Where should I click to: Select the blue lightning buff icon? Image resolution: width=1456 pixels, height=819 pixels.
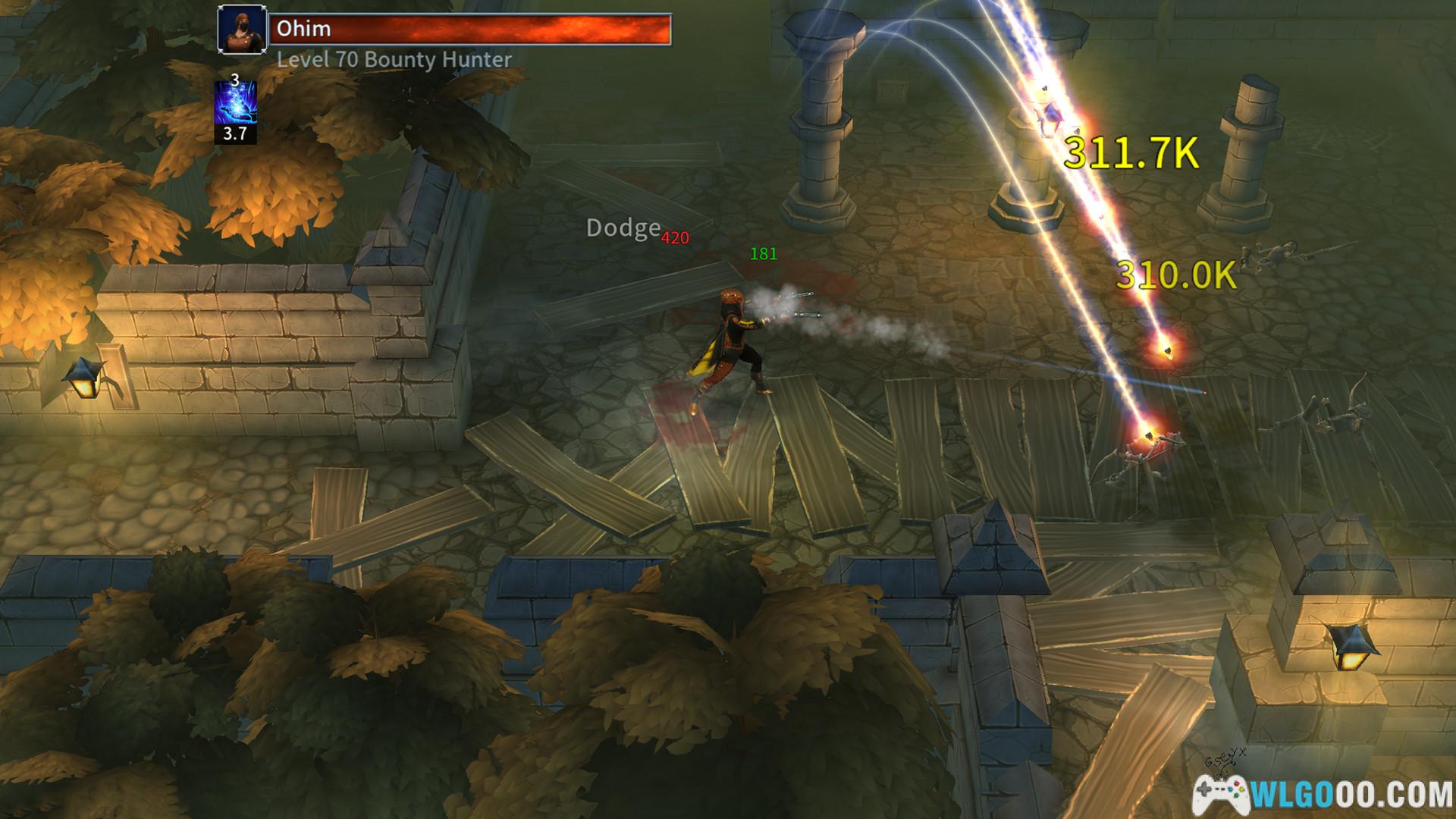[235, 104]
